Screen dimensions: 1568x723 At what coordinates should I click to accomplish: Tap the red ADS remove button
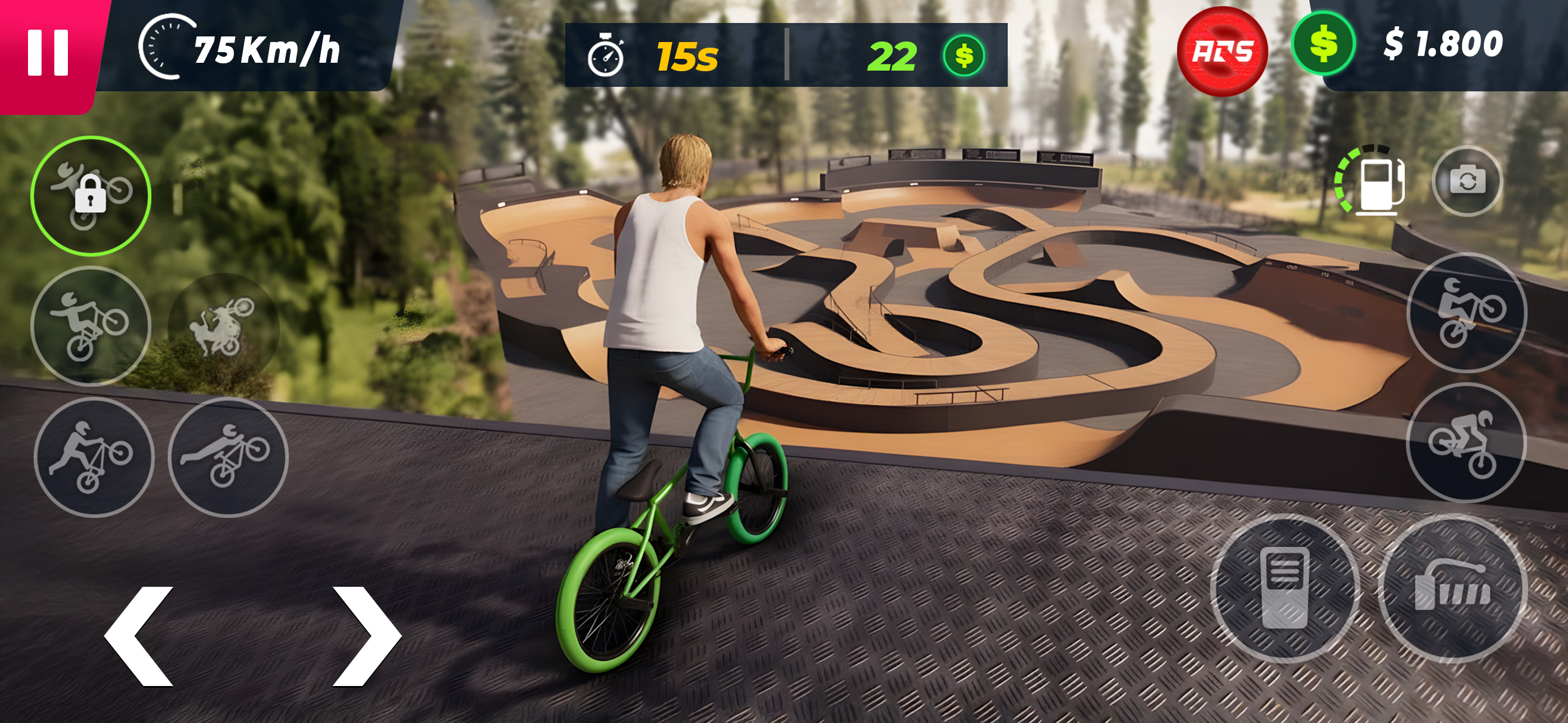[x=1221, y=52]
